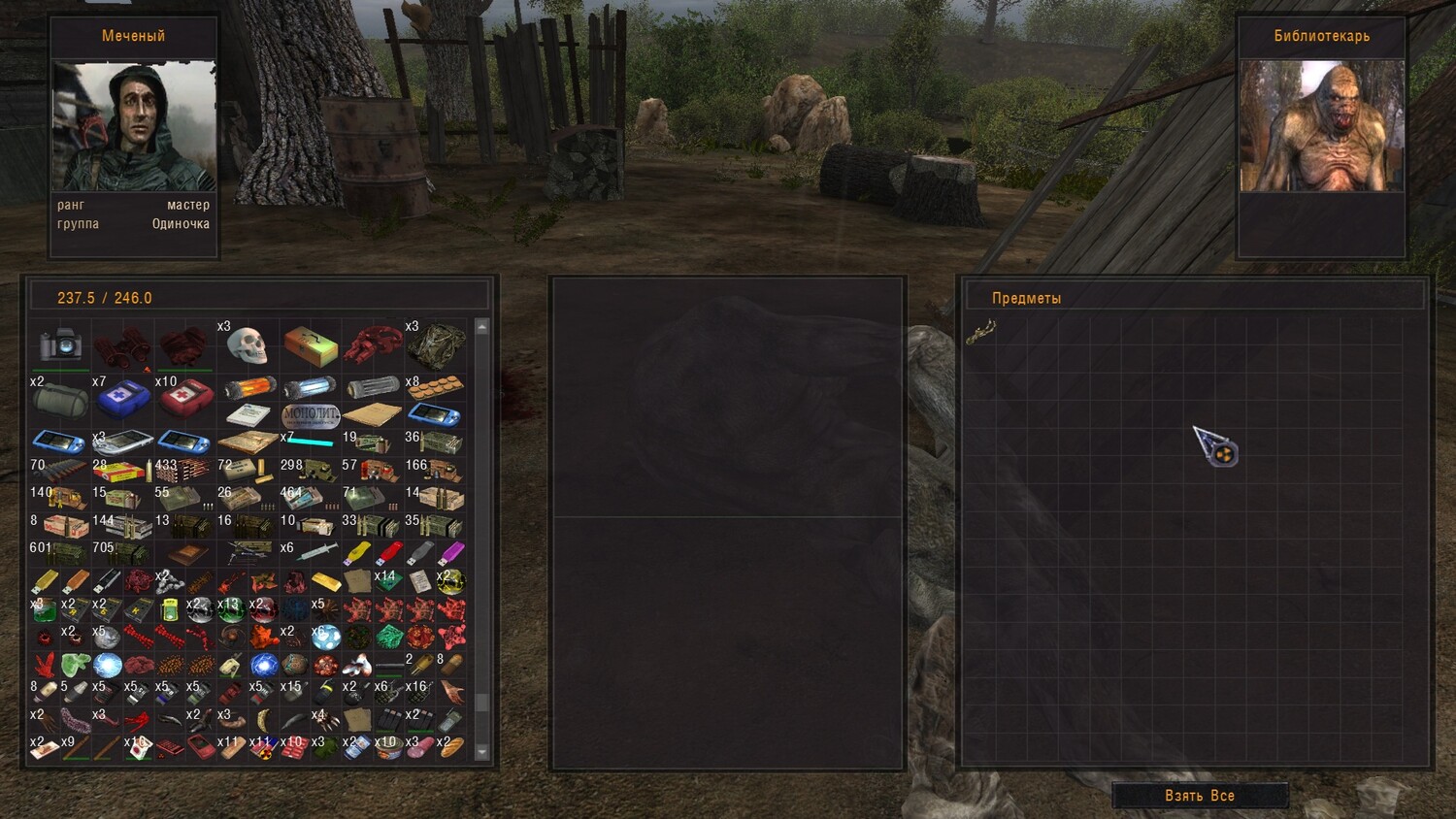This screenshot has height=819, width=1456.
Task: Select the stack of three skulls
Action: (x=247, y=344)
